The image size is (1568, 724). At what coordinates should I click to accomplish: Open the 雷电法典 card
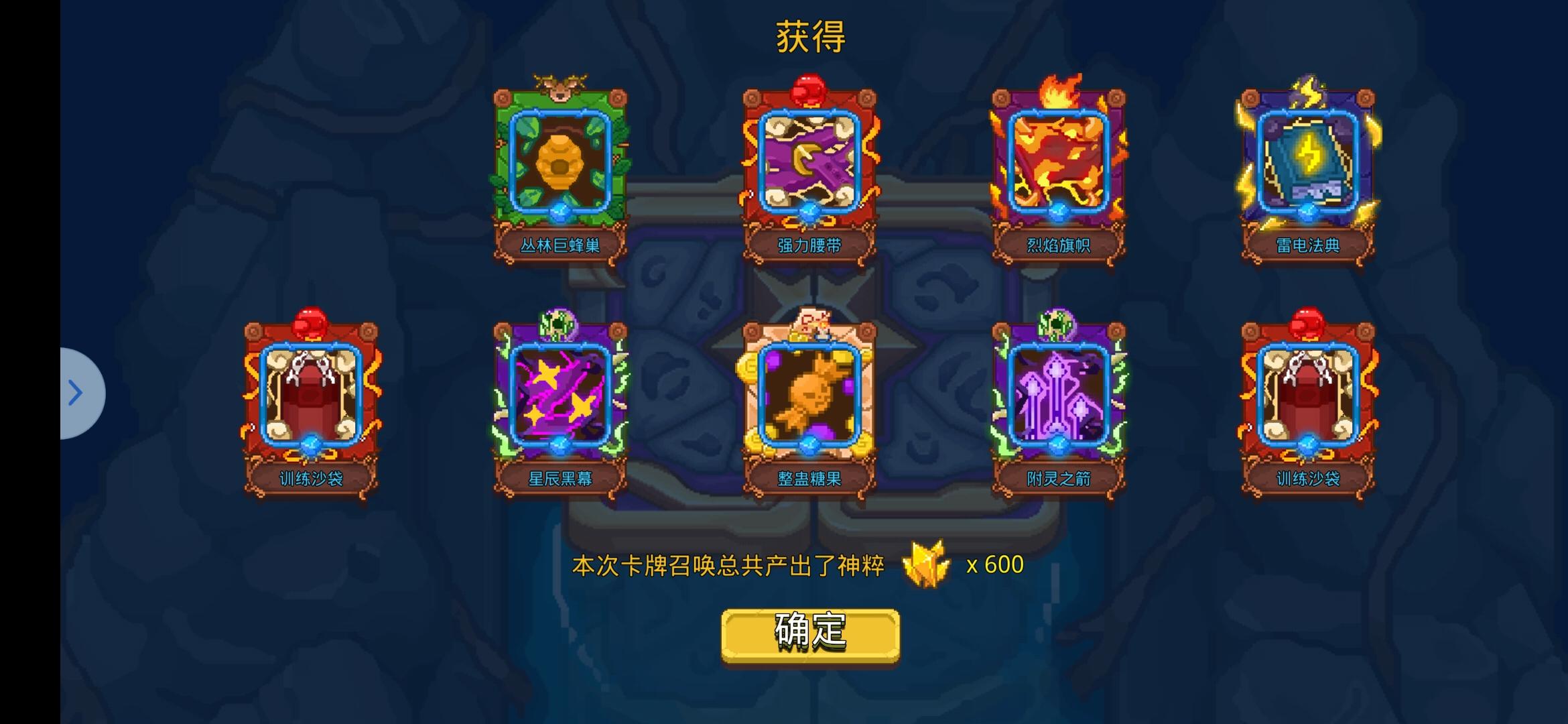pos(1307,163)
